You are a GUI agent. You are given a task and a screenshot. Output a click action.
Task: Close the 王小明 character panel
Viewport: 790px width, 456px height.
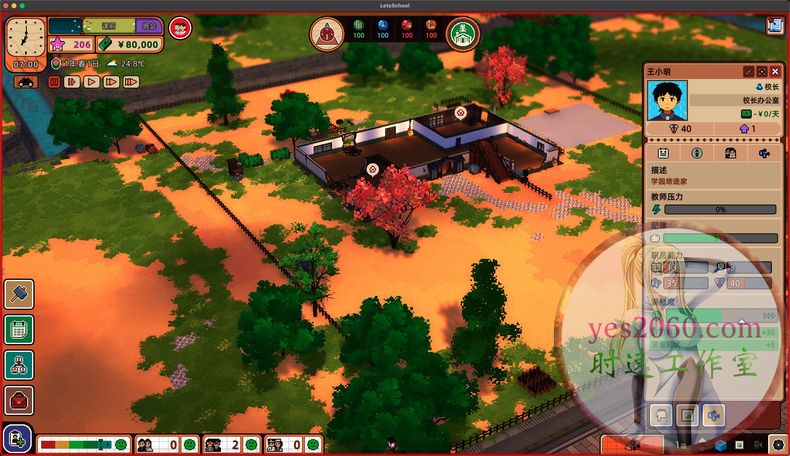pyautogui.click(x=775, y=72)
